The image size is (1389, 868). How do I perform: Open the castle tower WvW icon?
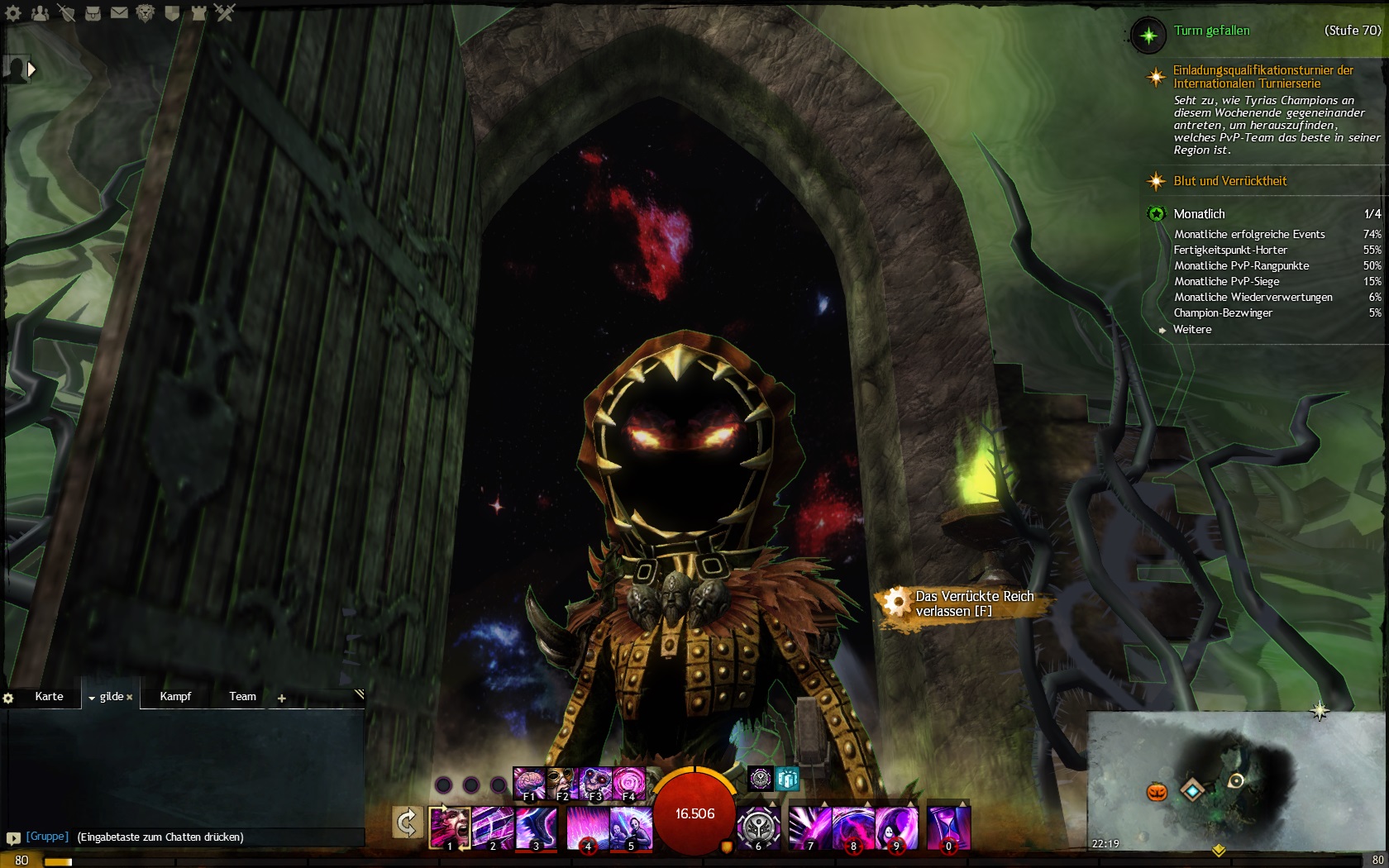click(x=198, y=12)
